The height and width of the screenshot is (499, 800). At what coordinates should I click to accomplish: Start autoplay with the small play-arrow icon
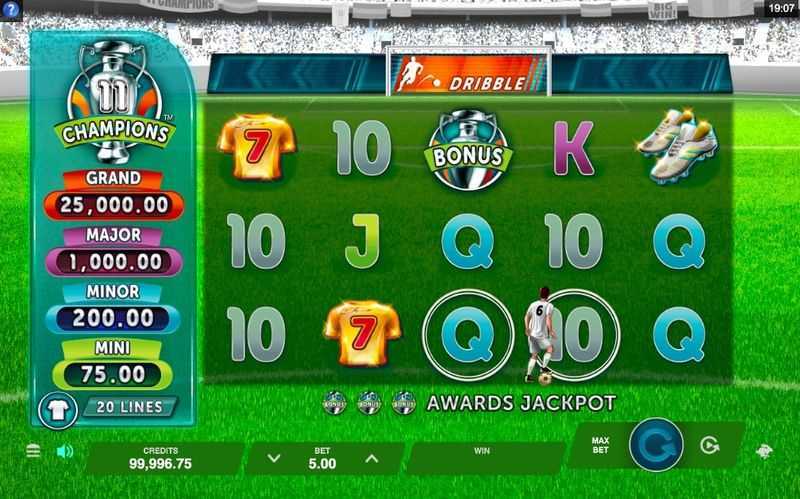[710, 446]
